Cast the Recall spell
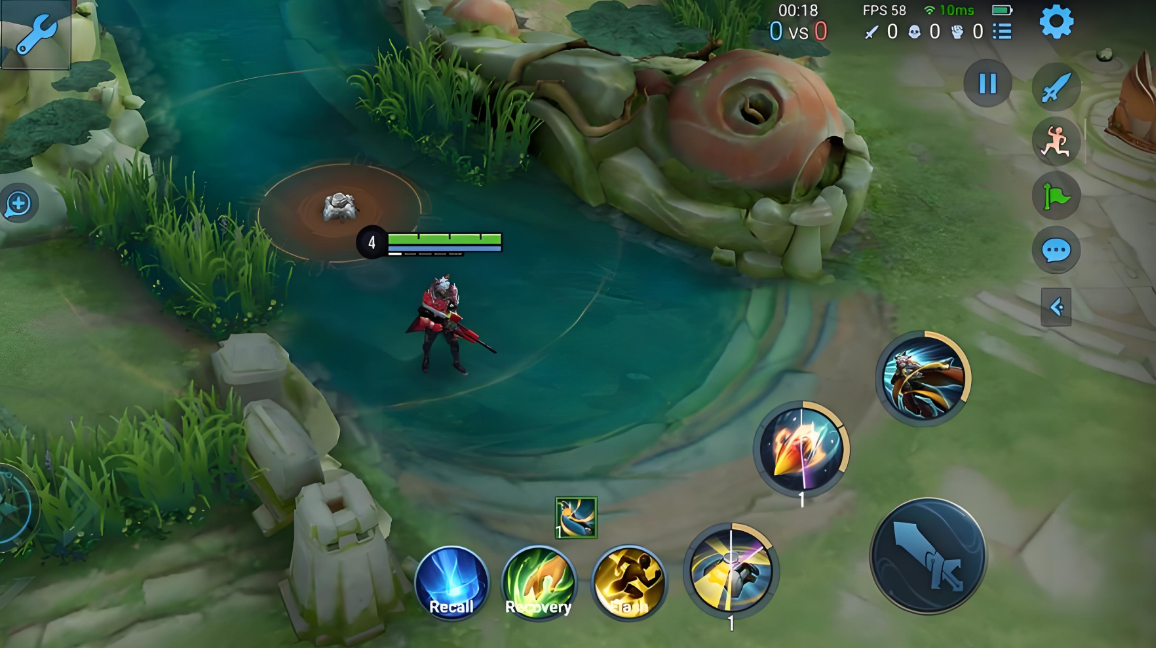 point(452,584)
